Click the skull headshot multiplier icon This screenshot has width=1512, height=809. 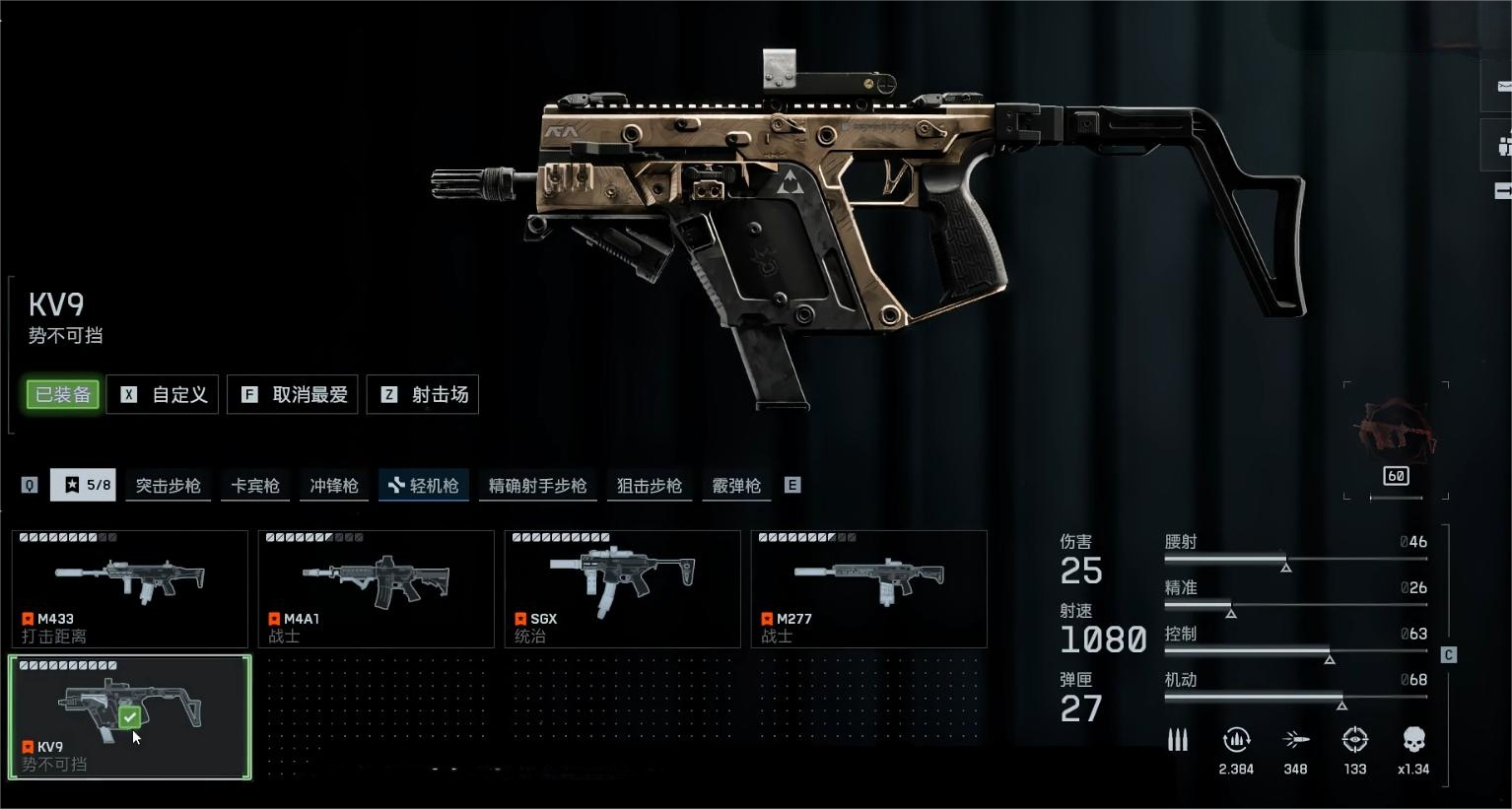(x=1413, y=741)
